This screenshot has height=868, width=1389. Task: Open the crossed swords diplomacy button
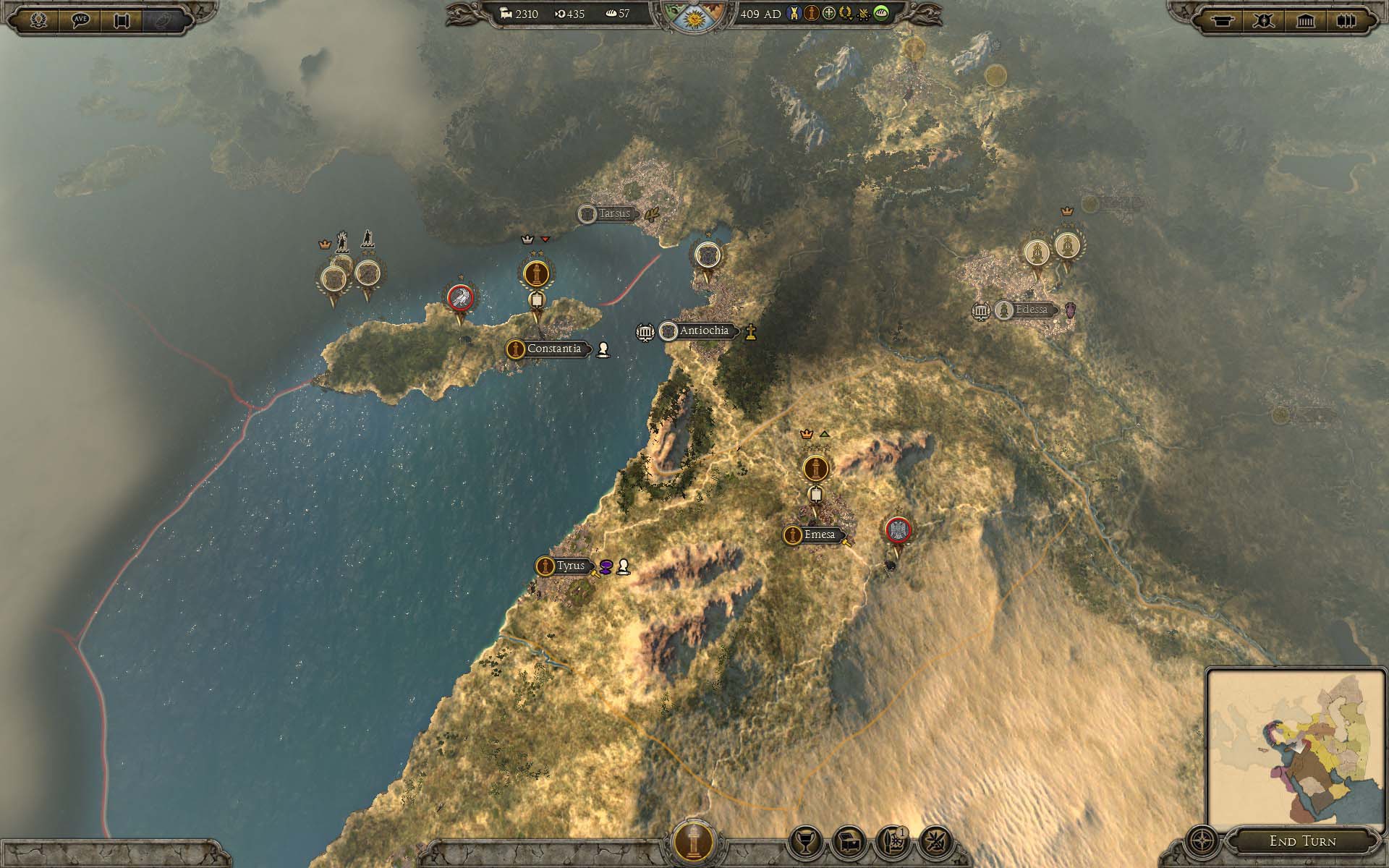point(935,842)
